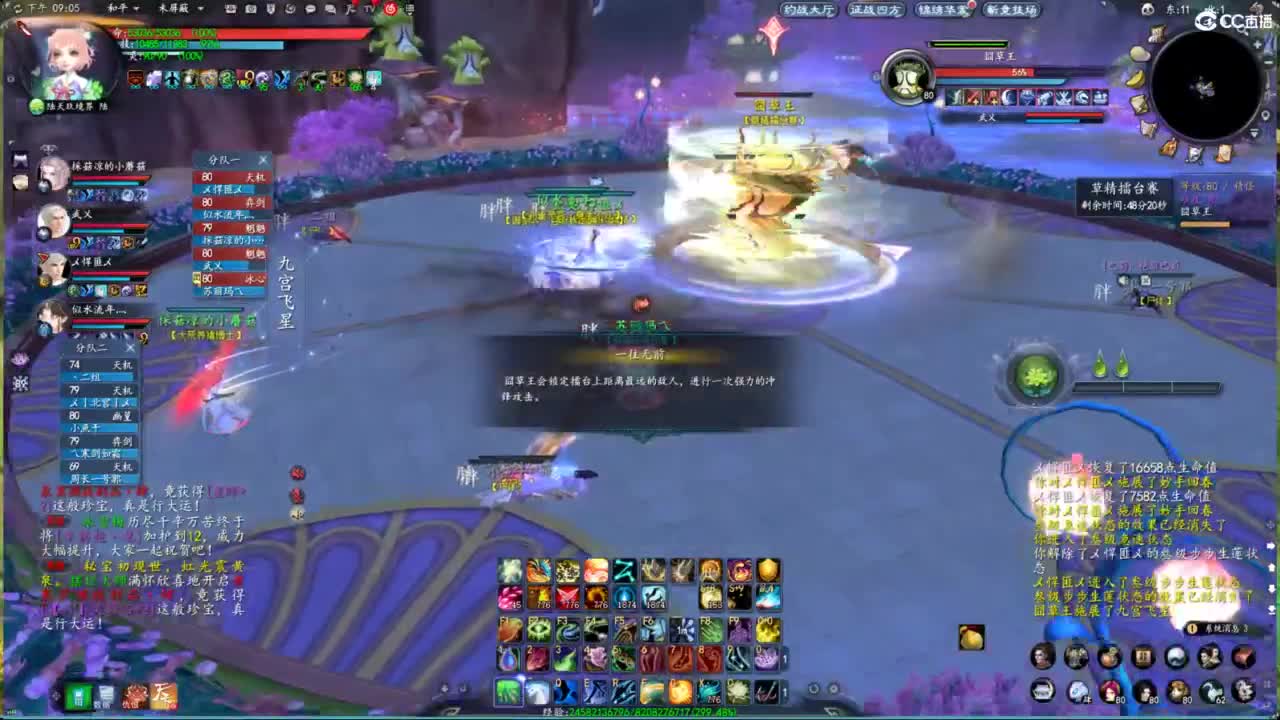Toggle the 系统消息 alert at bottom right
The width and height of the screenshot is (1280, 720).
[x=1218, y=628]
